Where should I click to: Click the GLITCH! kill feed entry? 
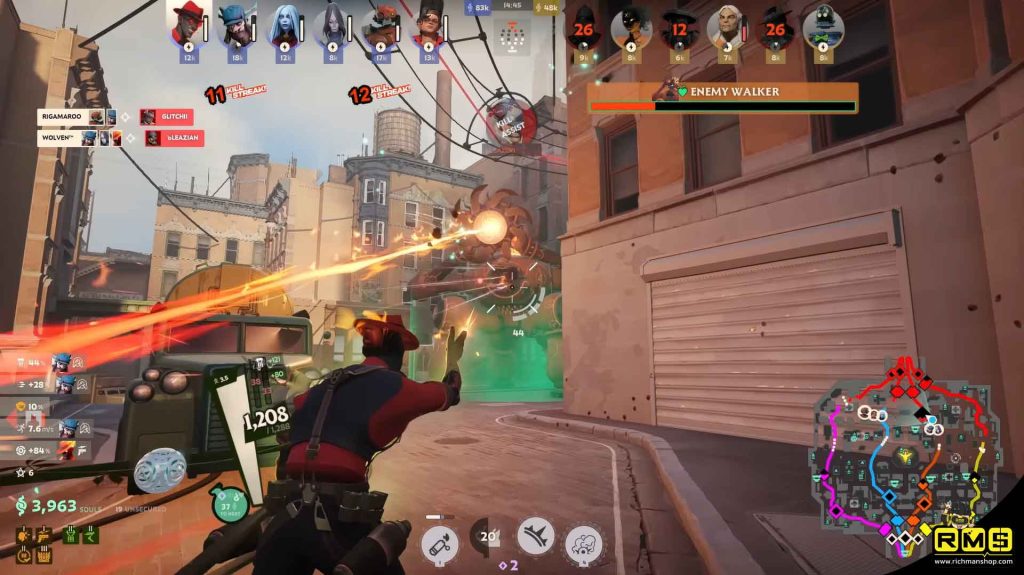pos(172,117)
